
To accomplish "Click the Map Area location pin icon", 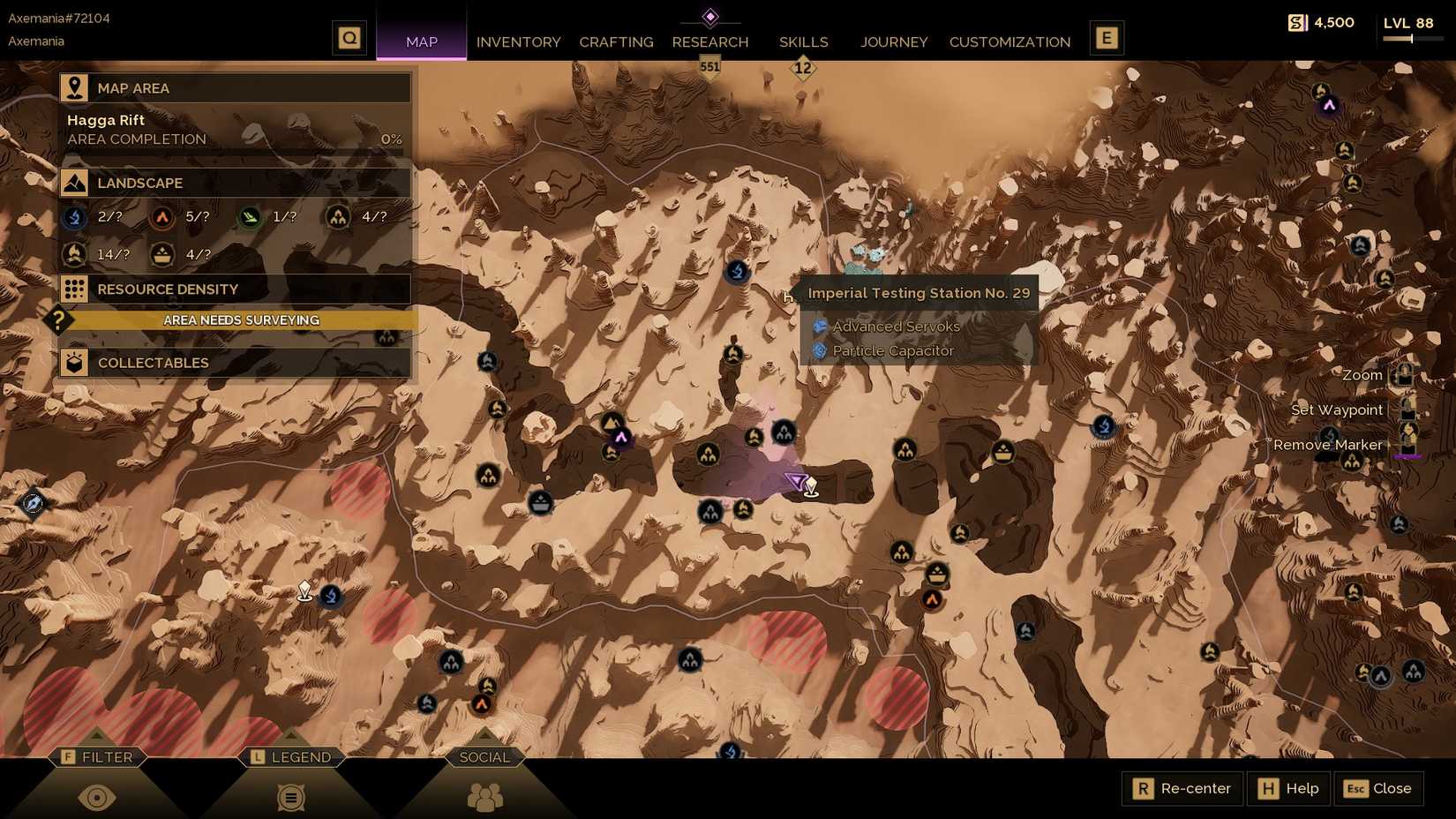I will coord(74,86).
